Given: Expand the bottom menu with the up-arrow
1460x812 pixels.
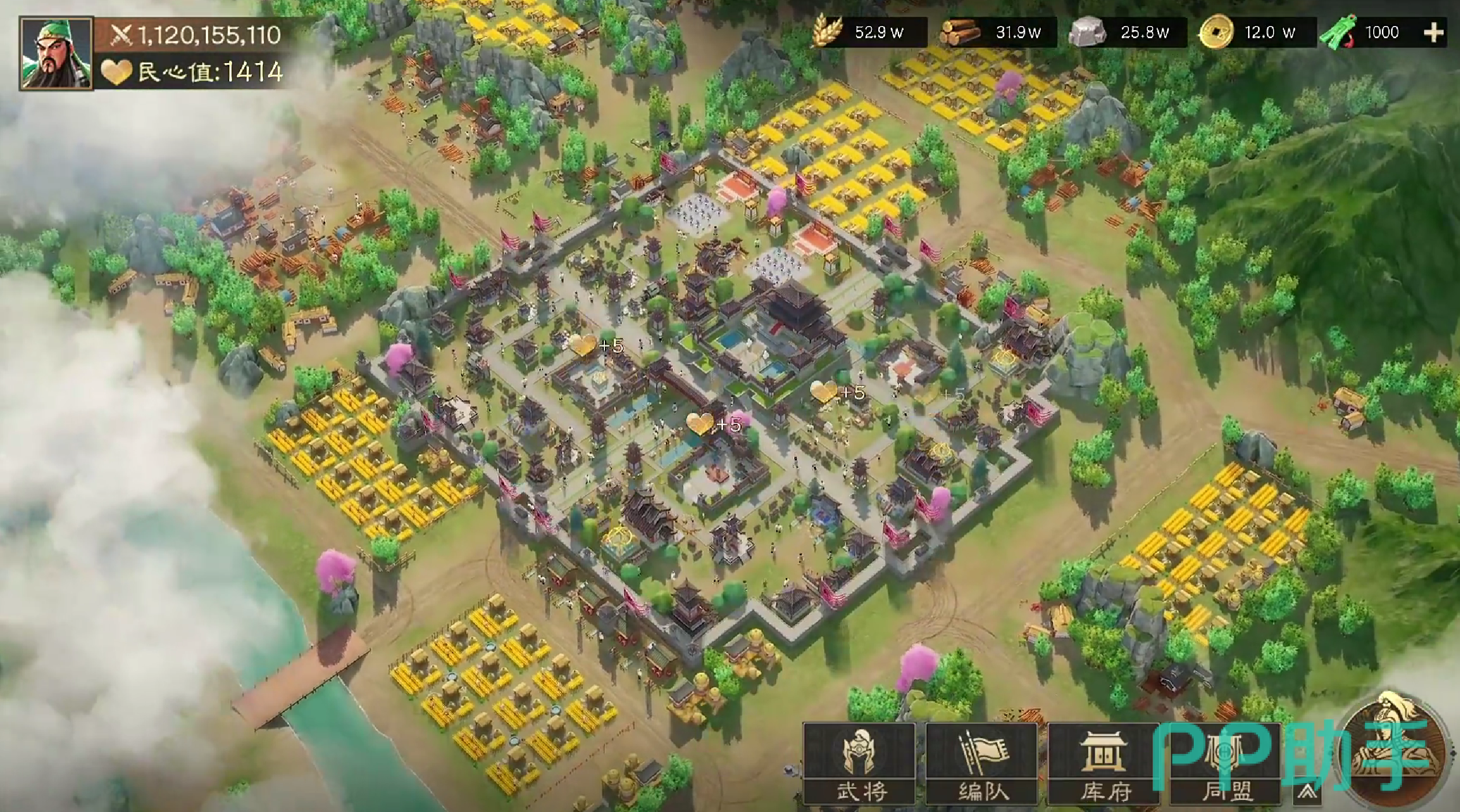Looking at the screenshot, I should pyautogui.click(x=1307, y=792).
